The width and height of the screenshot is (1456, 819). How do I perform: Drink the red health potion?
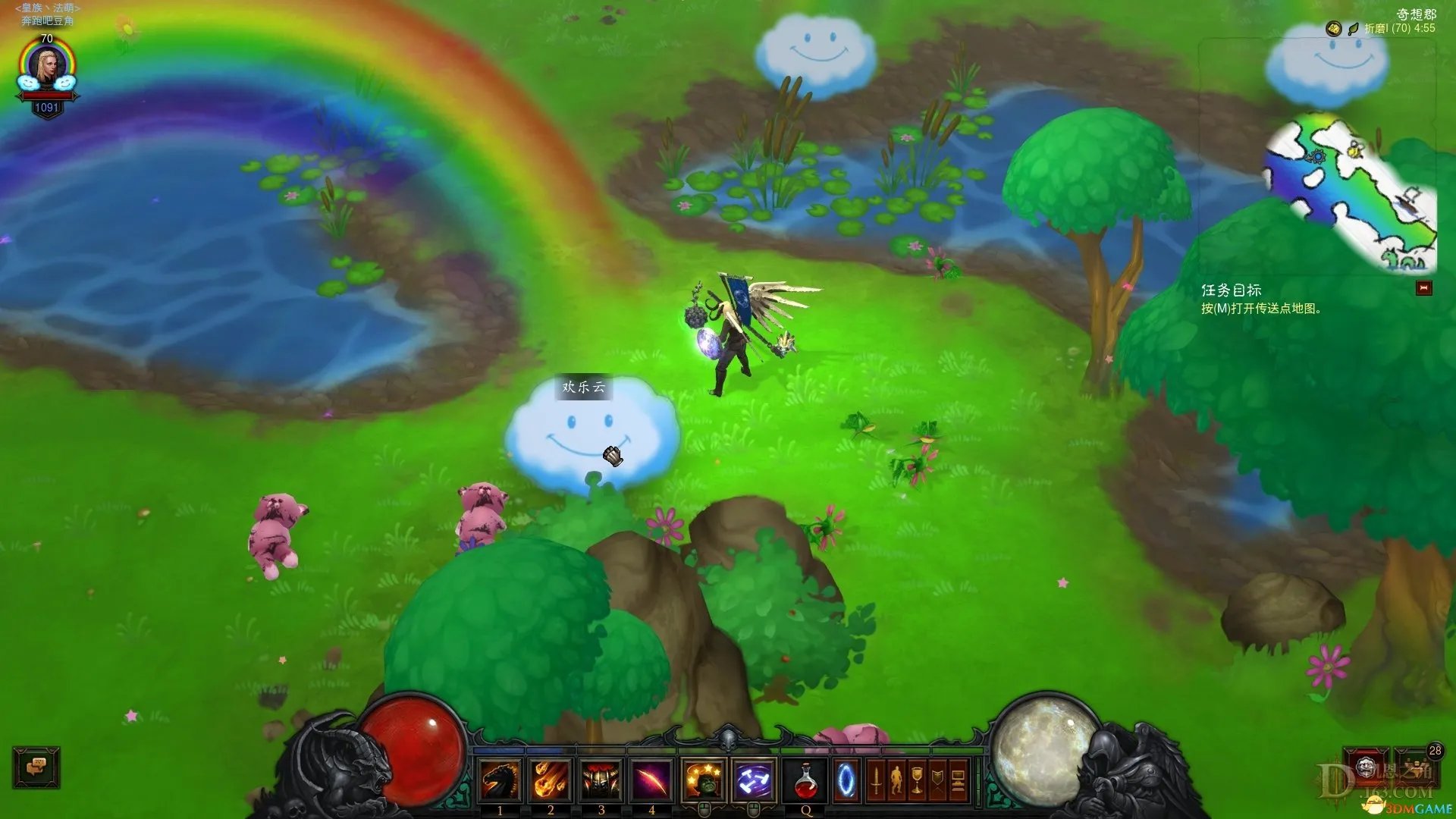pos(806,780)
